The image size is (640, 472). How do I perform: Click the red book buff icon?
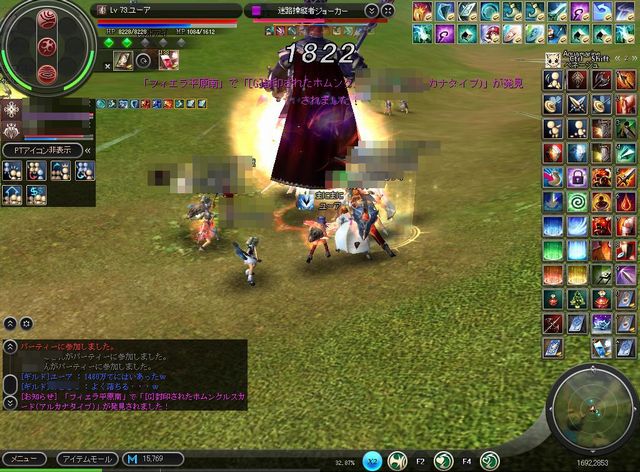pyautogui.click(x=165, y=61)
